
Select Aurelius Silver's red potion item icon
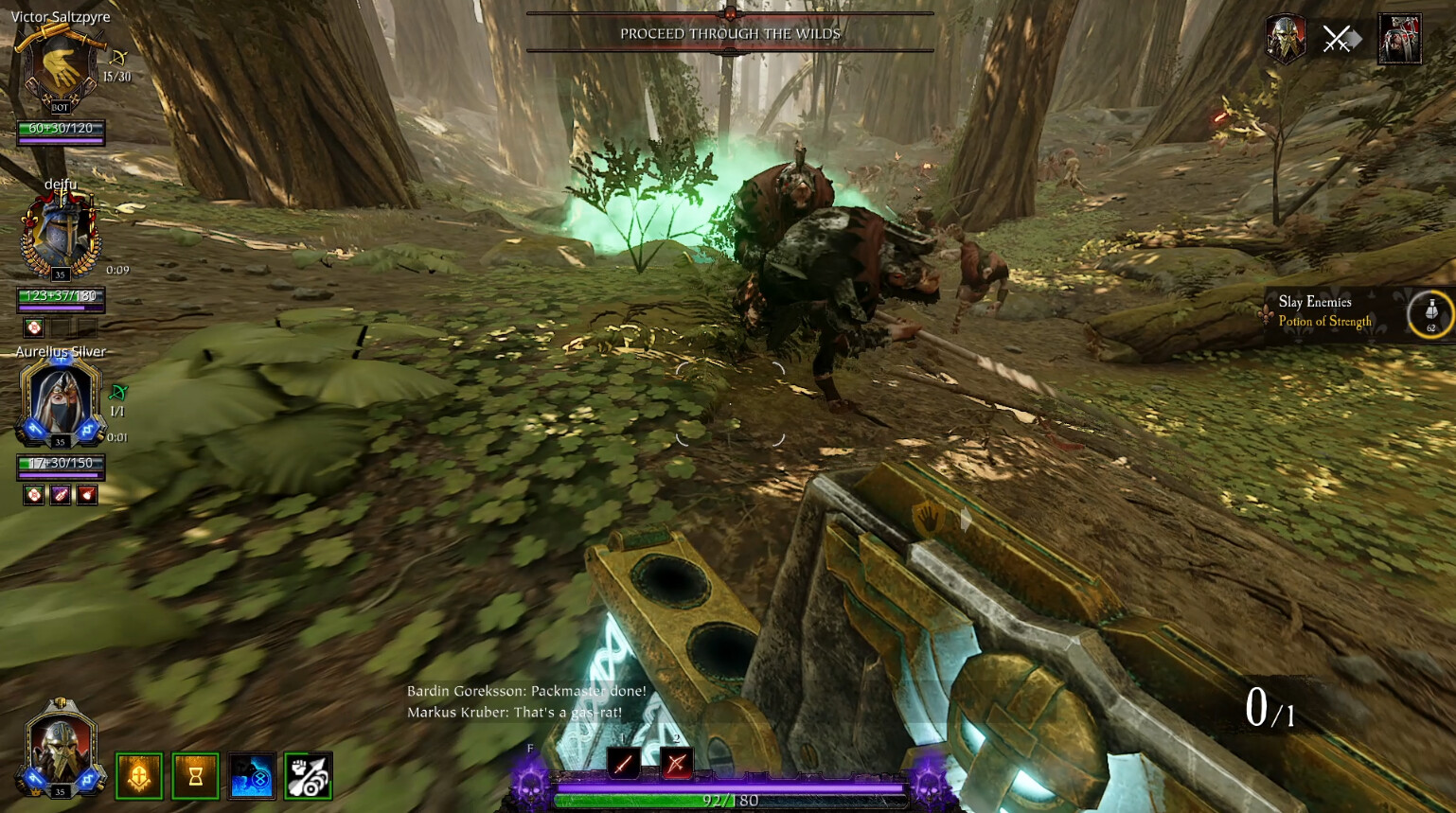[x=87, y=494]
